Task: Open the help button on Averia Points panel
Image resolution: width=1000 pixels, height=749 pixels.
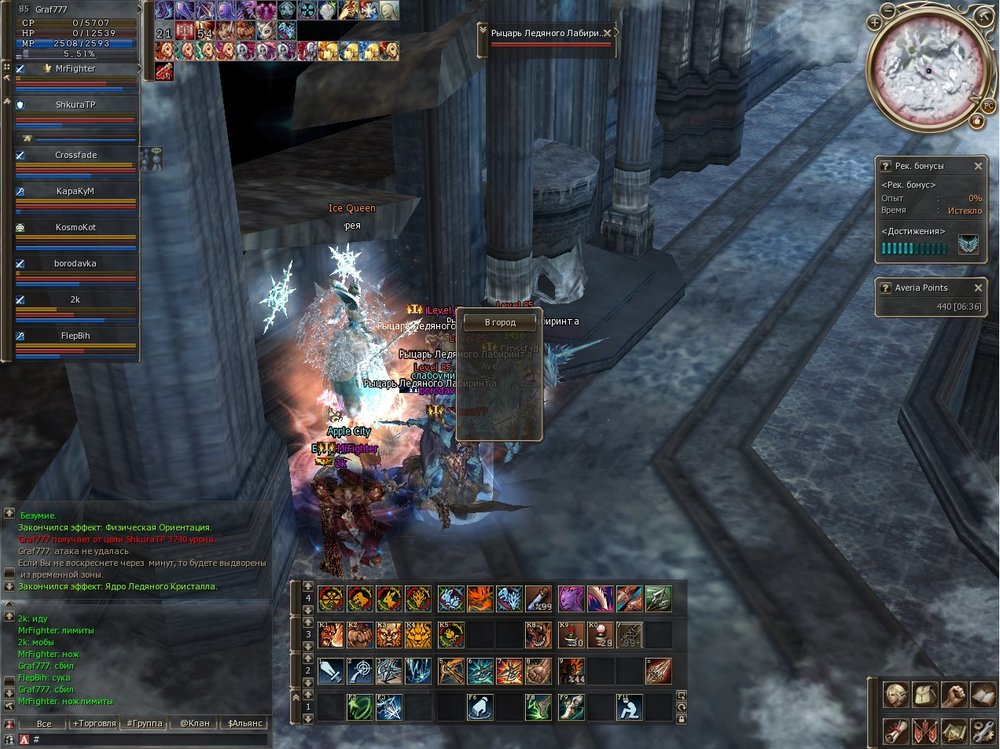Action: pos(885,288)
